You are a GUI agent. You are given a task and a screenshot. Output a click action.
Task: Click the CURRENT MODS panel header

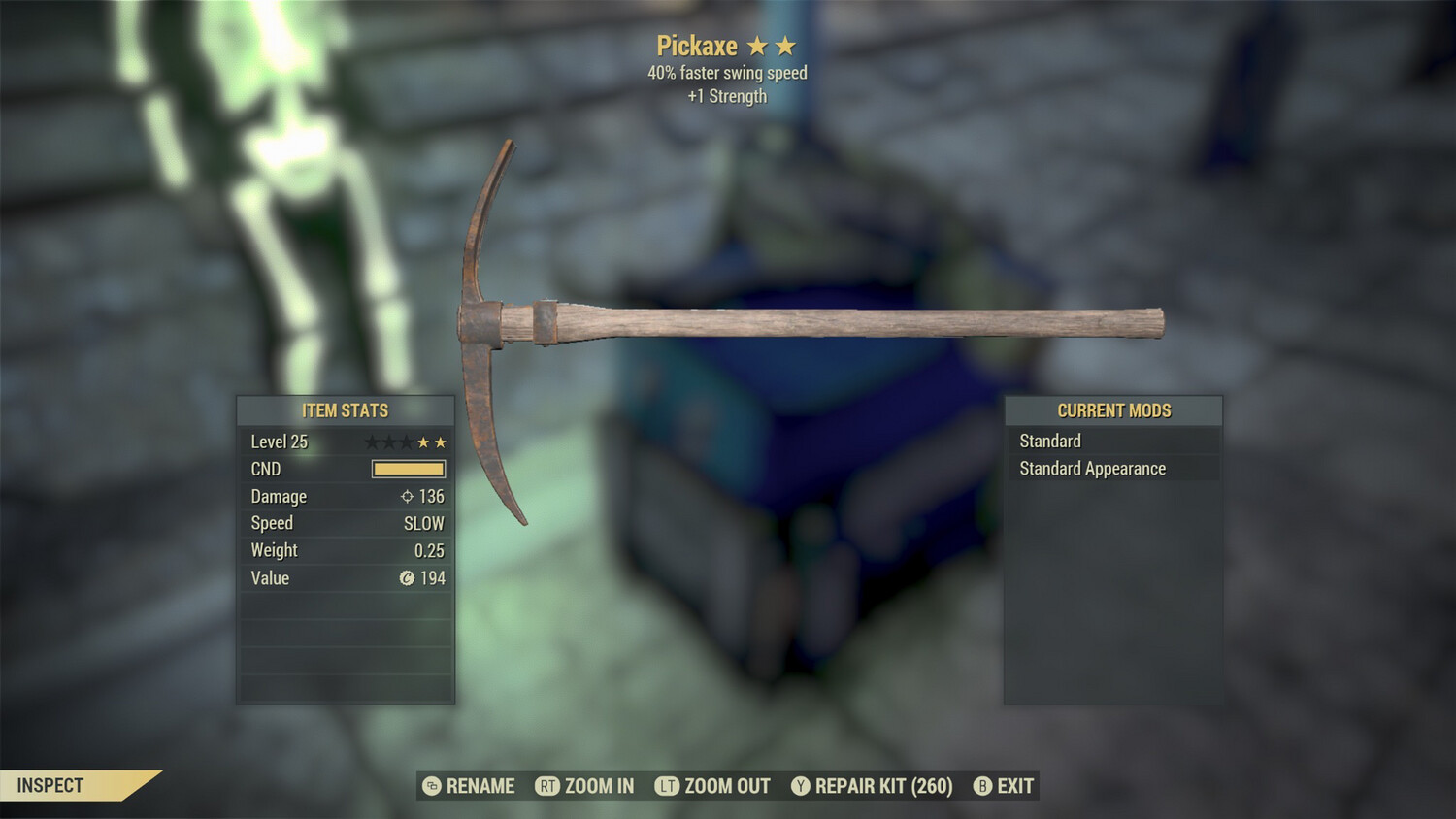pyautogui.click(x=1113, y=410)
